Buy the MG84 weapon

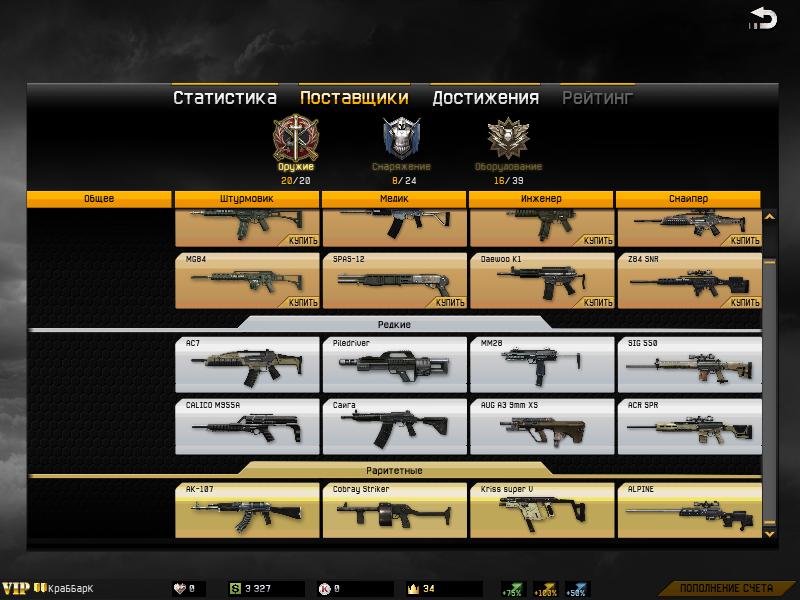303,301
